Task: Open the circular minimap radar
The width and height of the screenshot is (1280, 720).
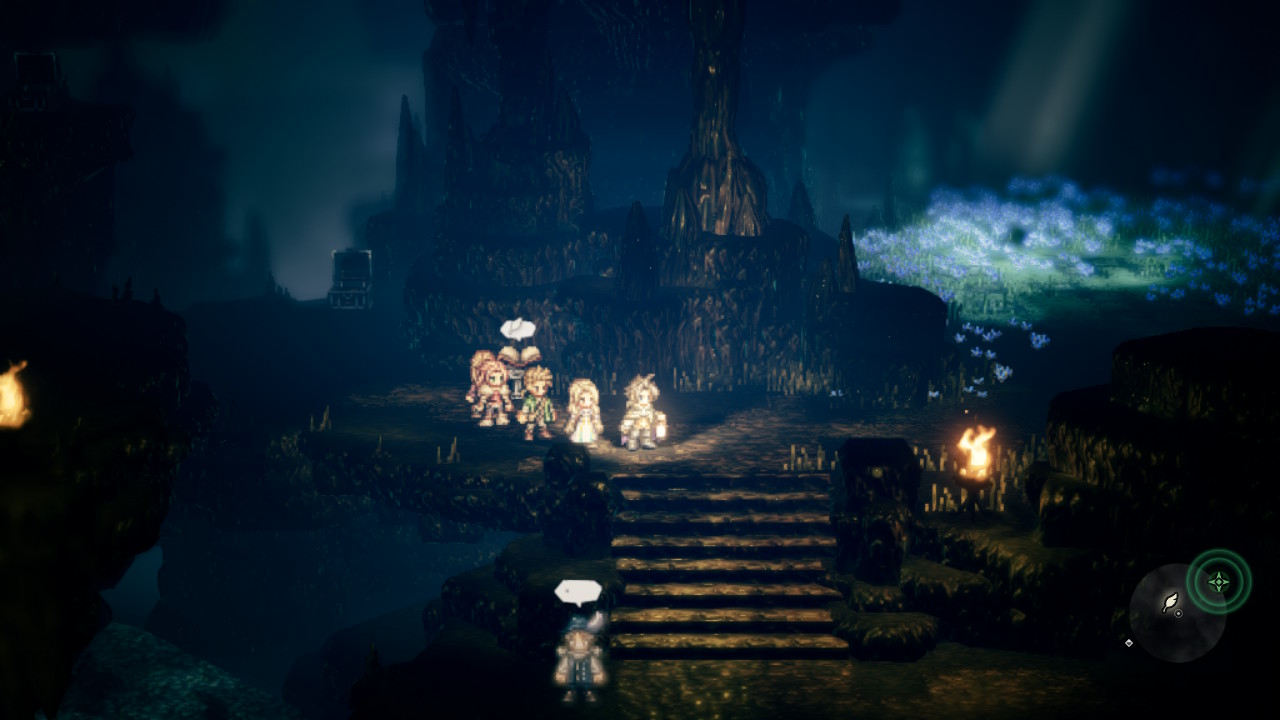Action: click(1177, 612)
